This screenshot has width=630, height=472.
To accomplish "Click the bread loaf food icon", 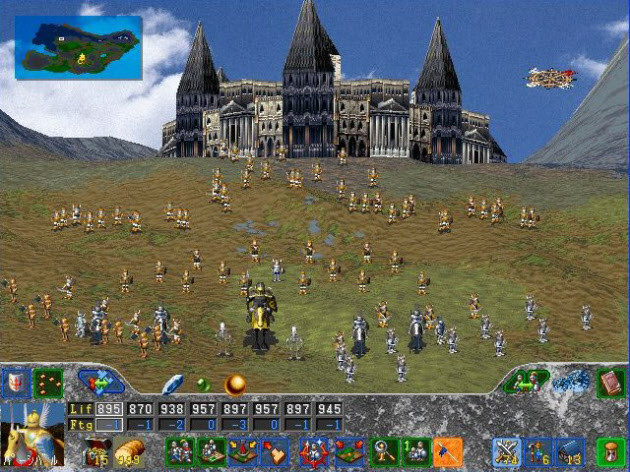I will (x=130, y=453).
